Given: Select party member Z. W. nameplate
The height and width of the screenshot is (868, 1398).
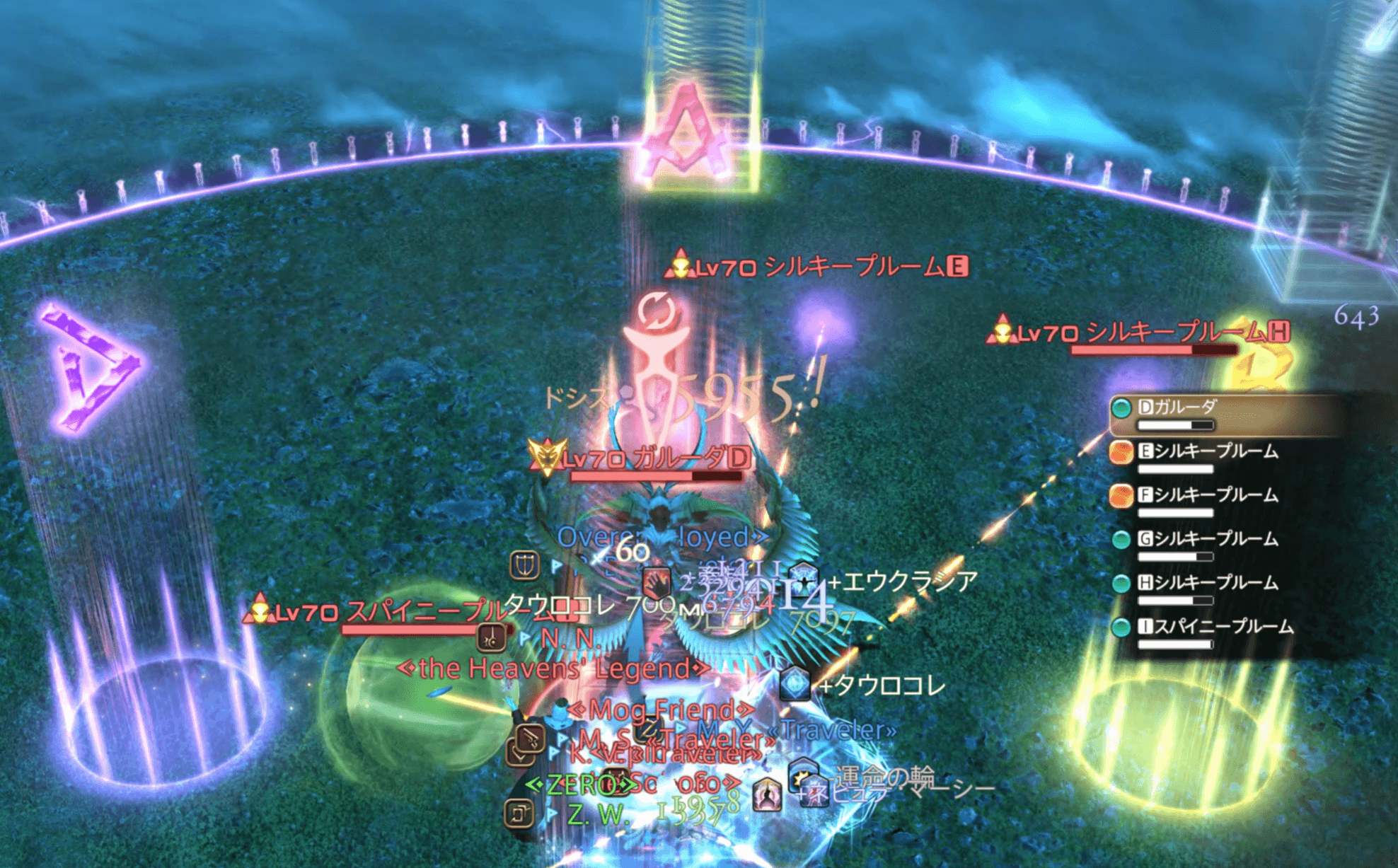Looking at the screenshot, I should 597,815.
